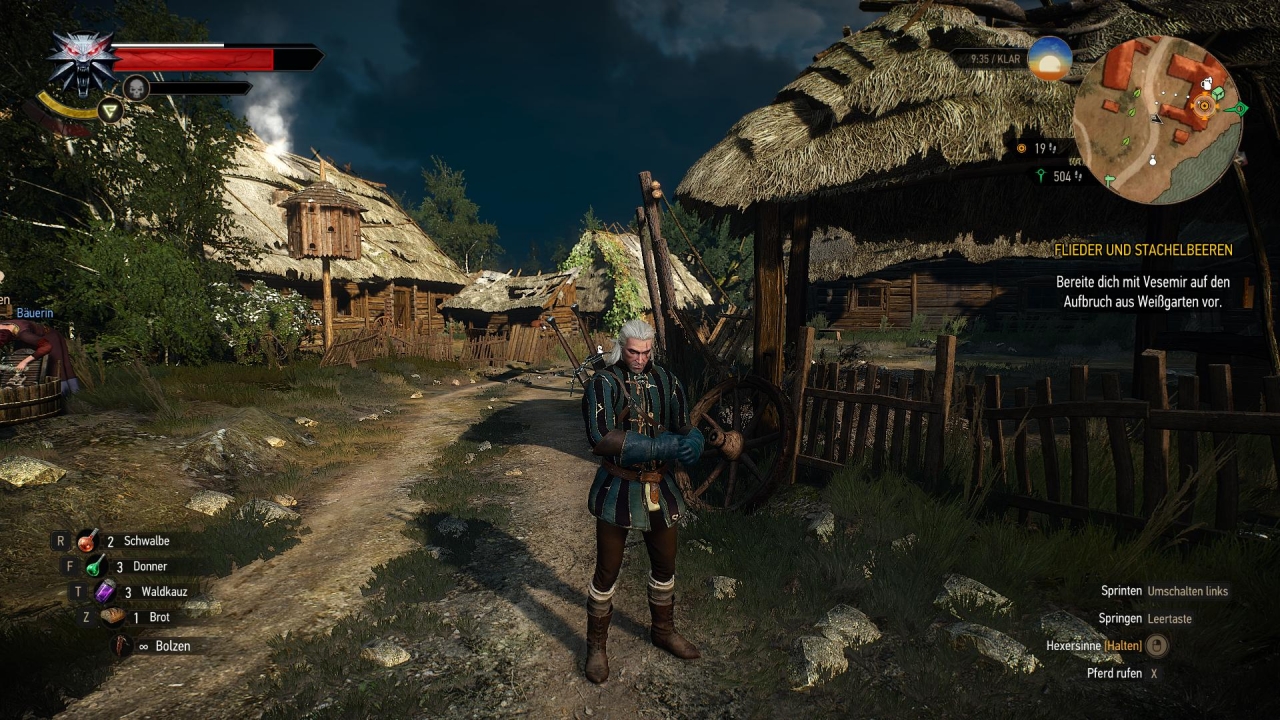1280x720 pixels.
Task: Click the orange quest marker on the minimap
Action: [x=1204, y=105]
